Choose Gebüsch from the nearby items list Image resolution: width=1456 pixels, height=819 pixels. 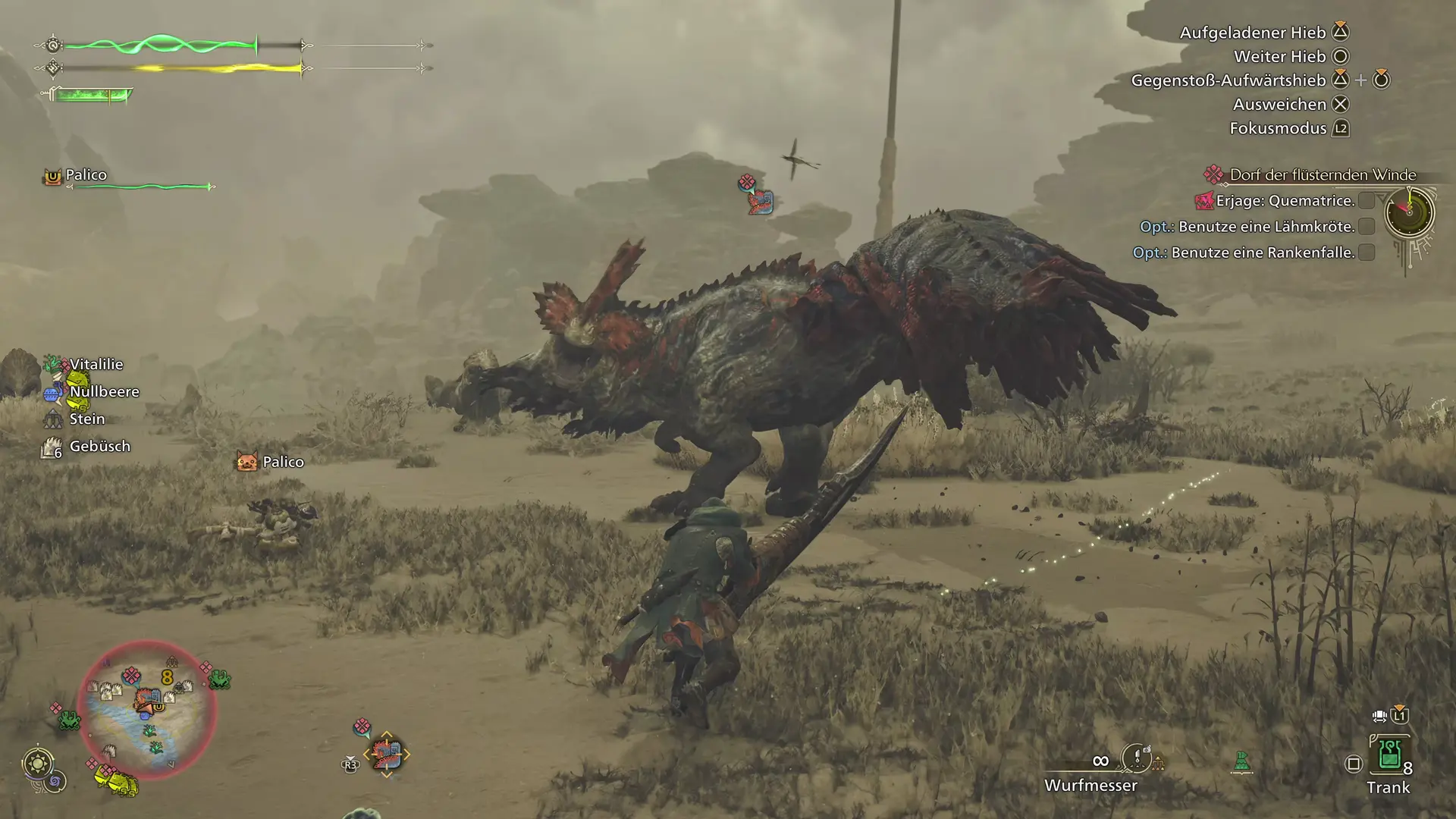99,447
